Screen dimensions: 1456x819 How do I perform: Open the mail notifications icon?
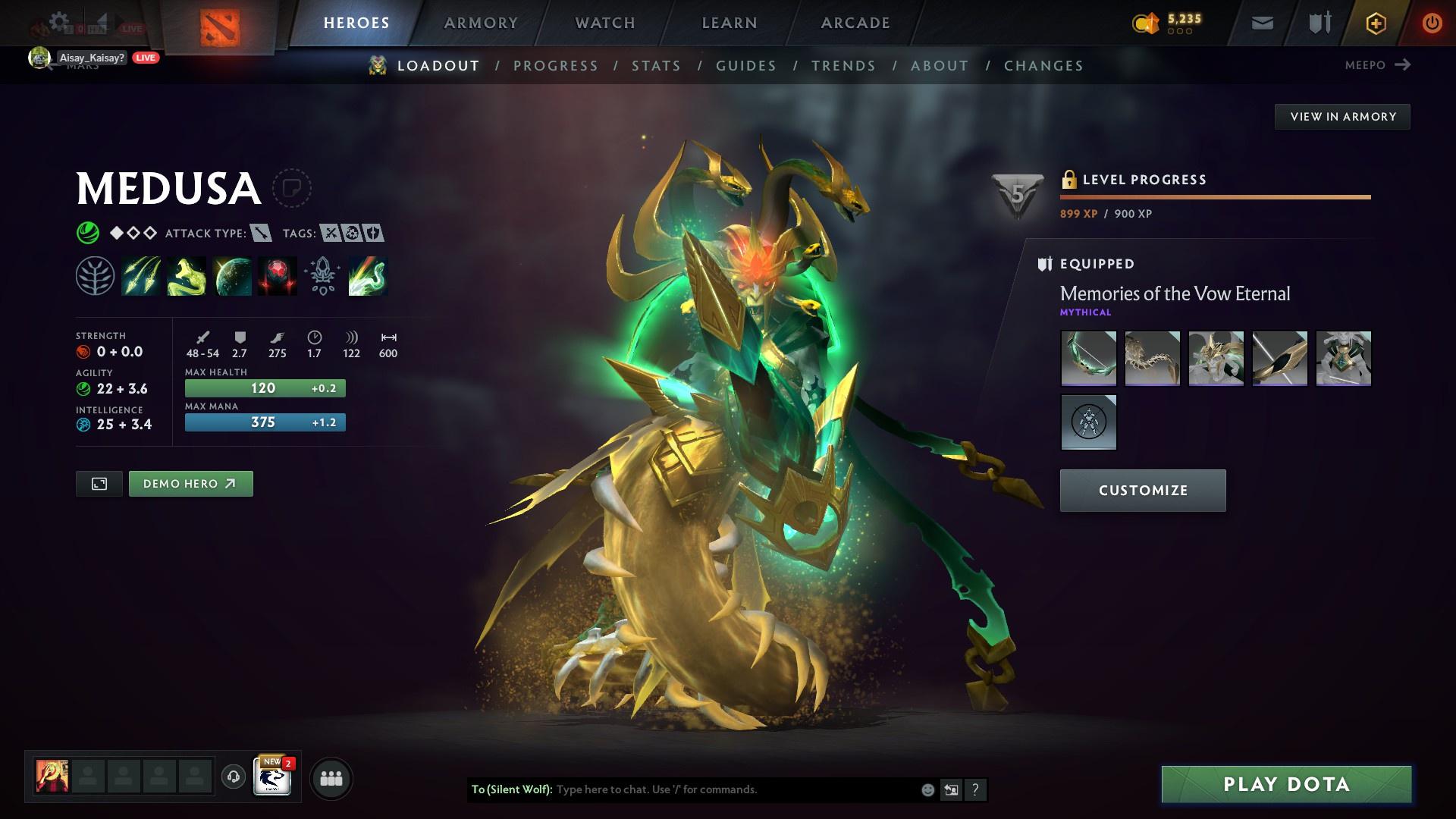point(1261,23)
